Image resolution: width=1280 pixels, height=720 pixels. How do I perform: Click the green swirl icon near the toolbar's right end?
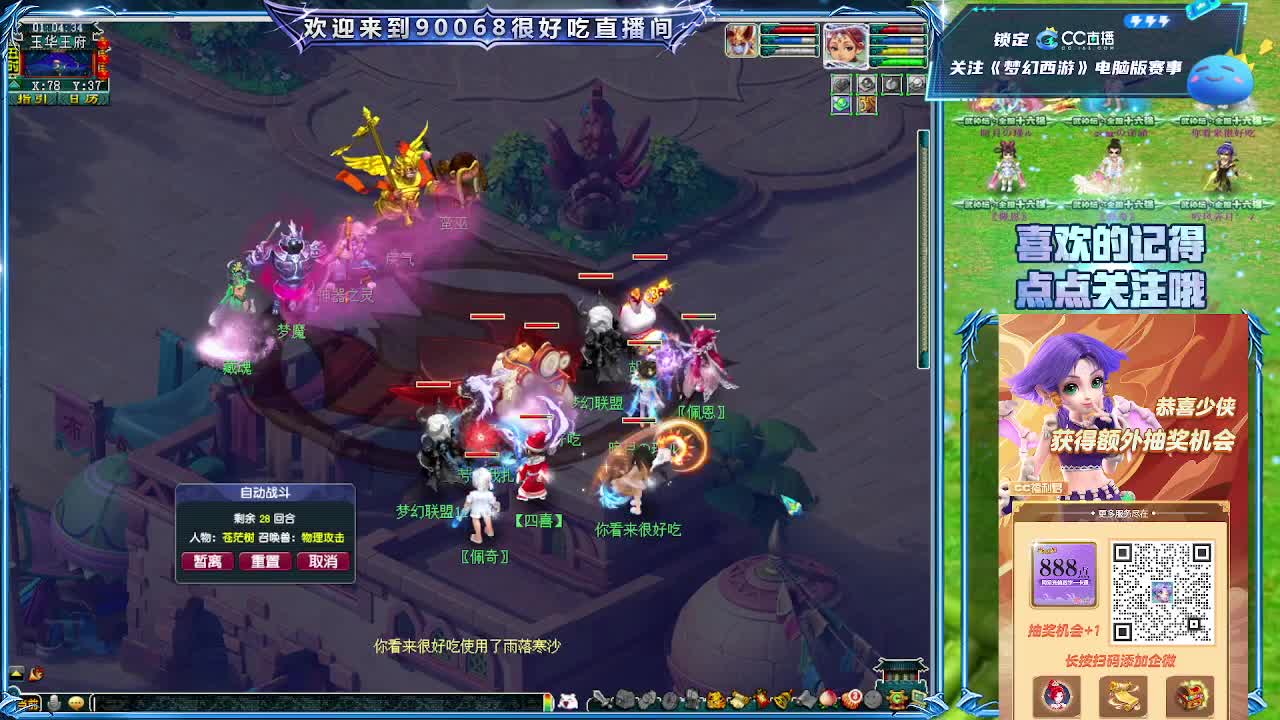(895, 700)
